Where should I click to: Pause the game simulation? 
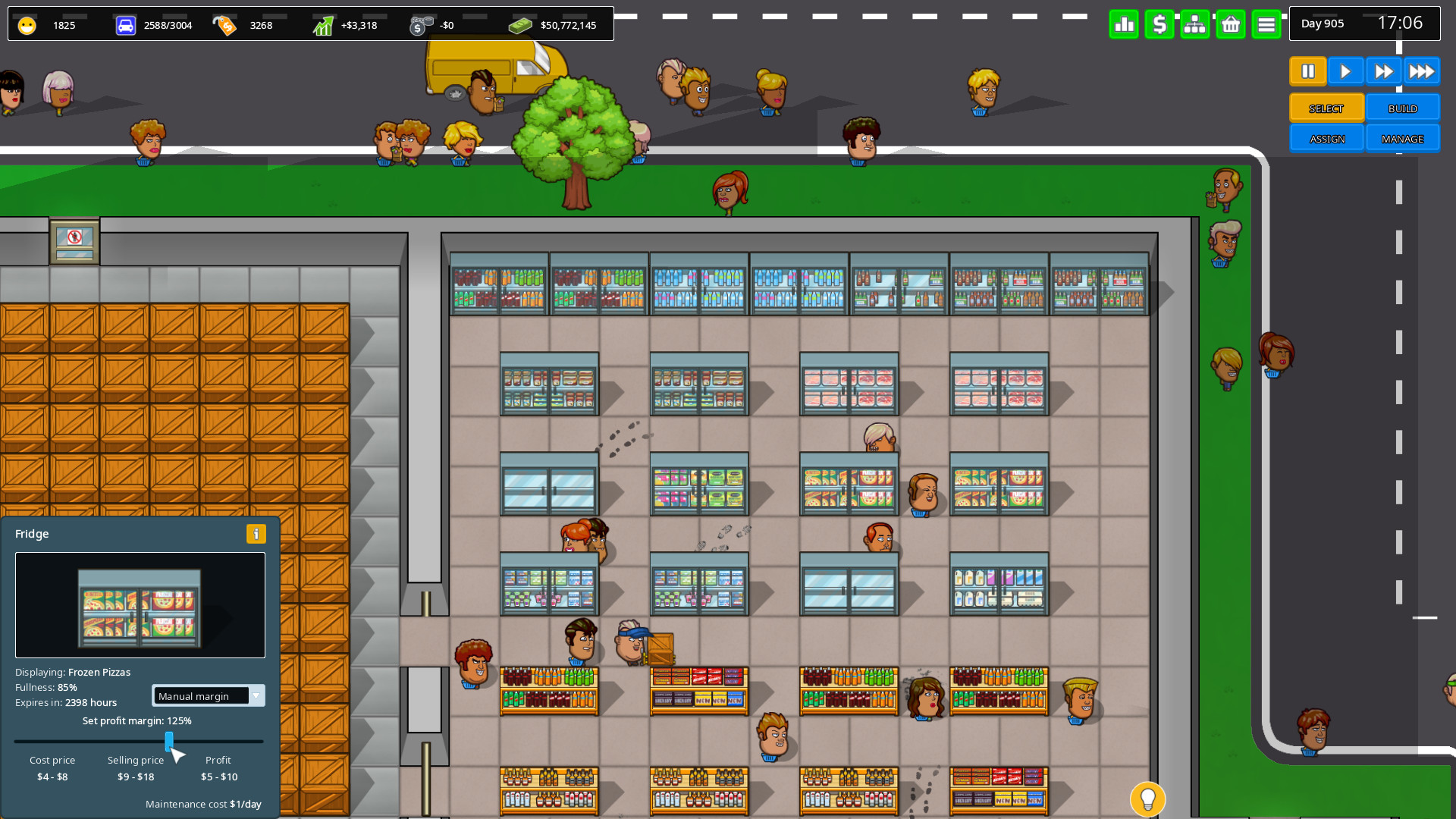[1307, 71]
